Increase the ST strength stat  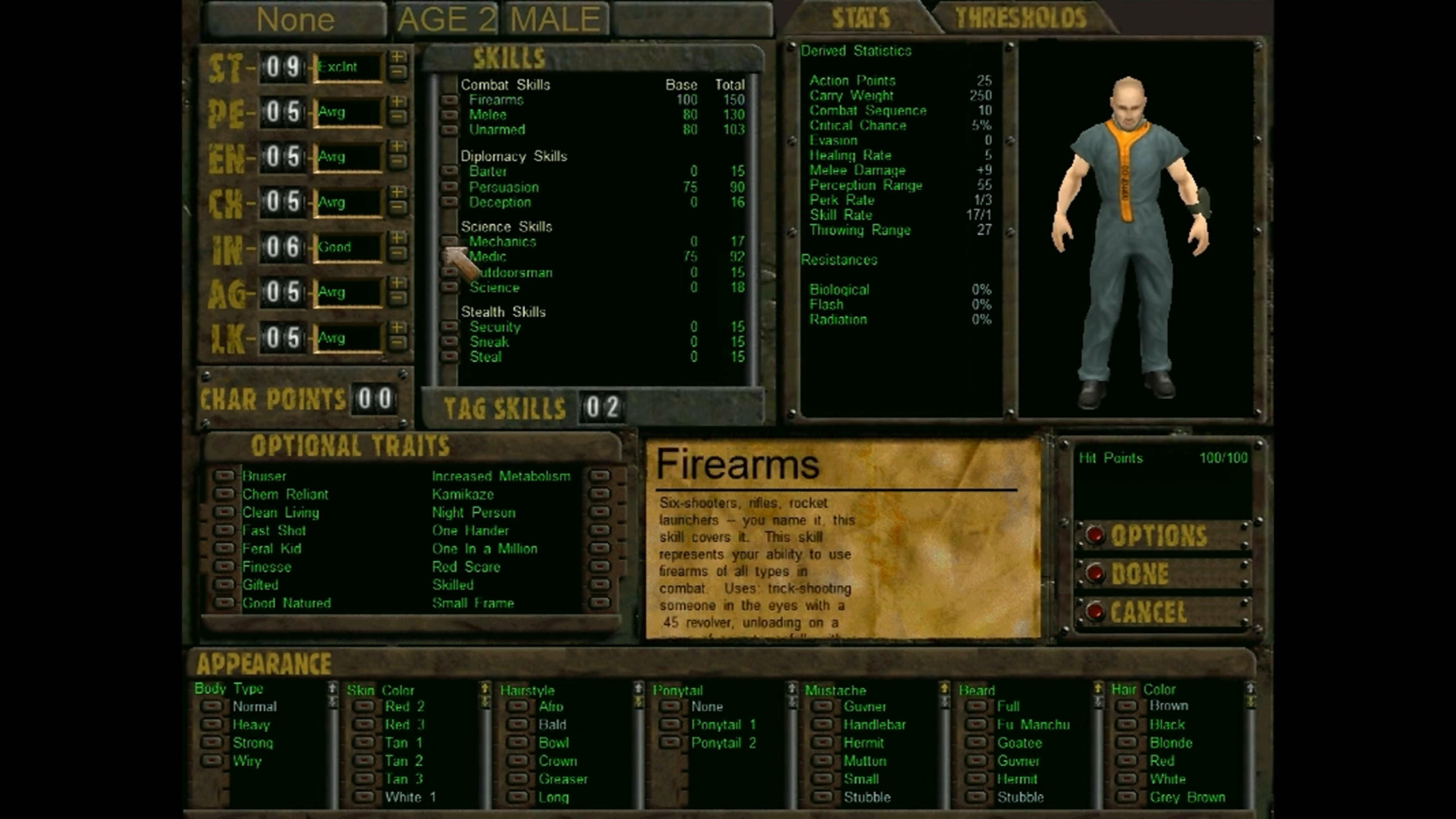click(398, 57)
